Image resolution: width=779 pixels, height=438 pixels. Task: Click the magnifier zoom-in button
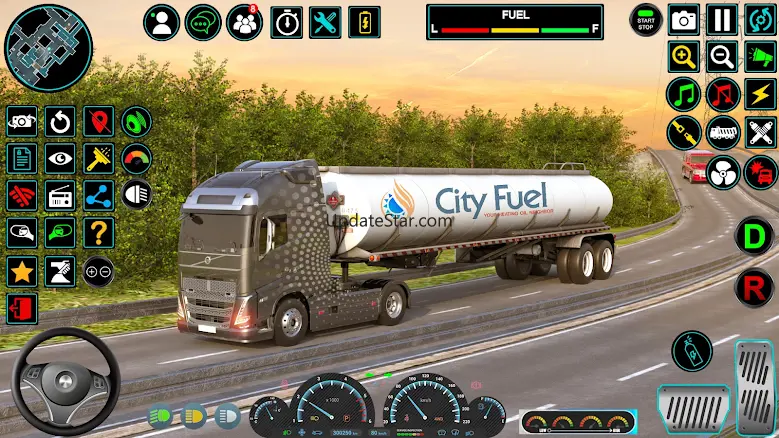[684, 57]
